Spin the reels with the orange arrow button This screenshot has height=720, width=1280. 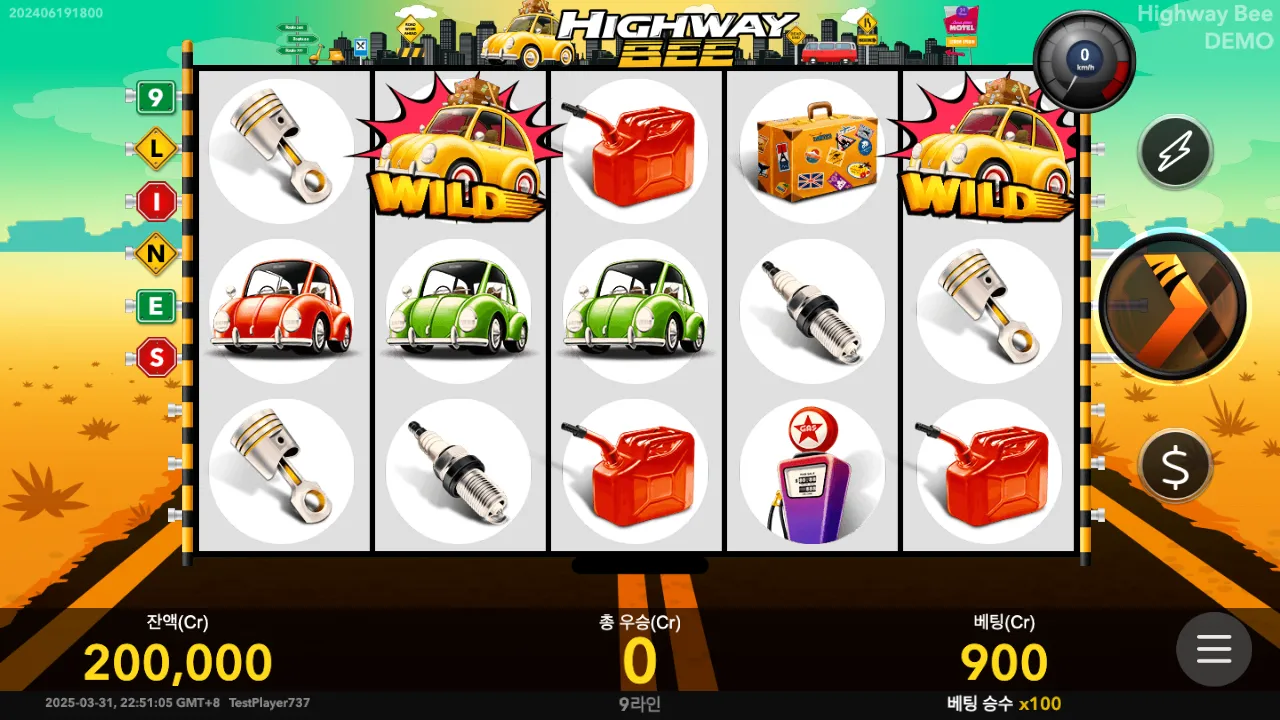[x=1172, y=306]
